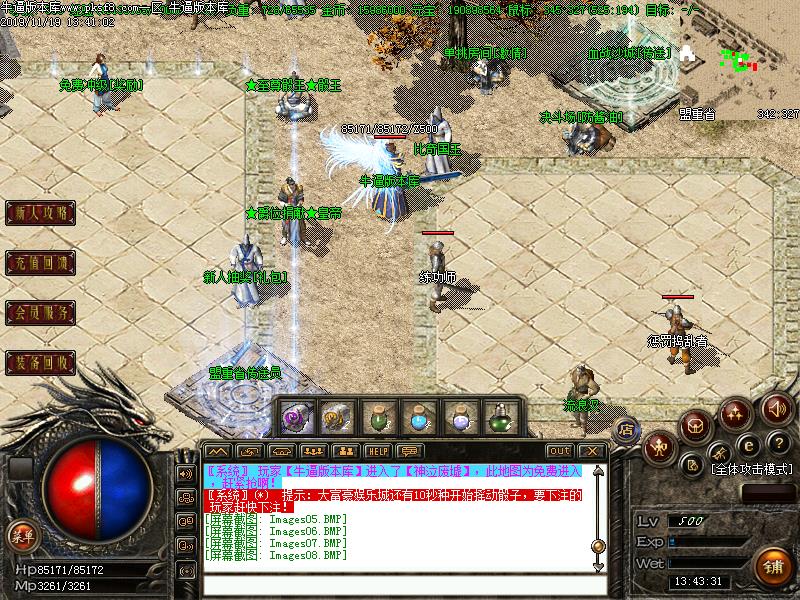Open the bag inventory icon
Viewport: 800px width, 600px height.
pyautogui.click(x=696, y=426)
